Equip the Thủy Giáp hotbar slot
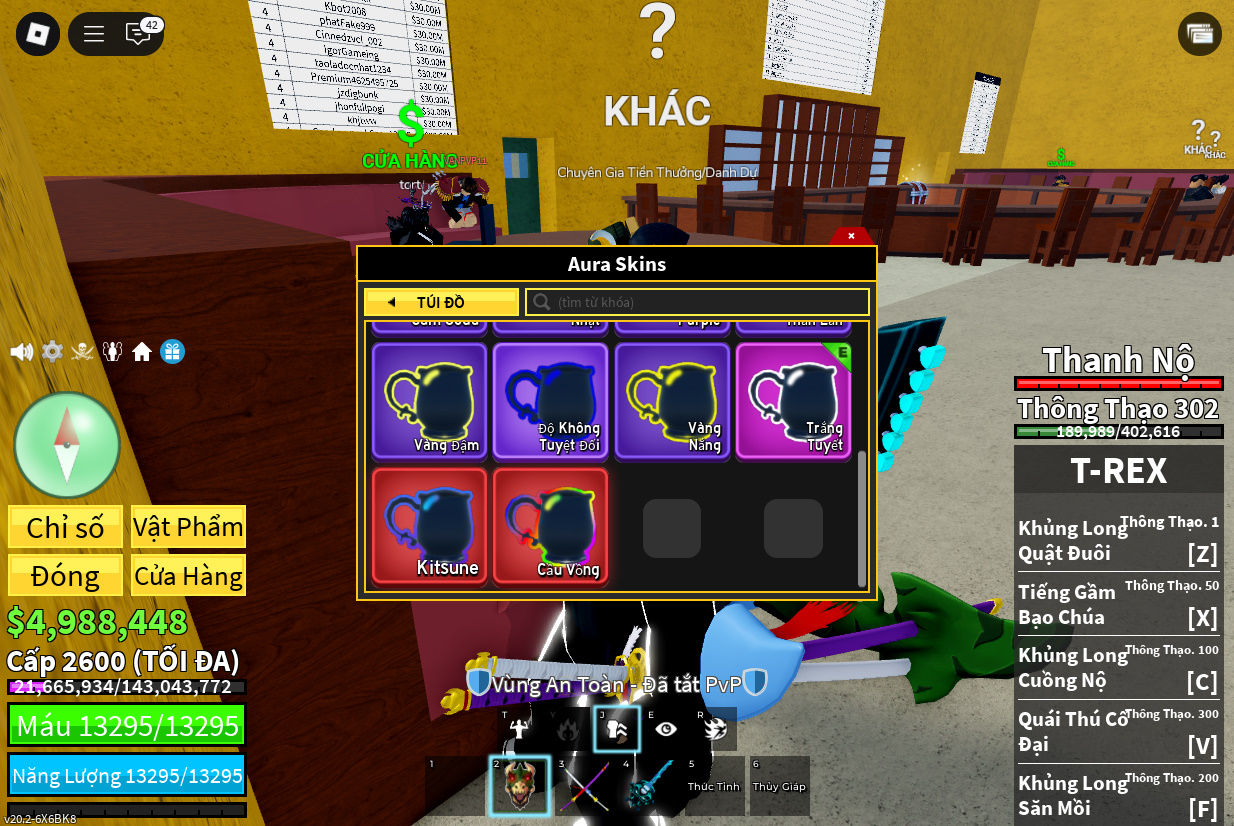The width and height of the screenshot is (1234, 826). pos(779,786)
